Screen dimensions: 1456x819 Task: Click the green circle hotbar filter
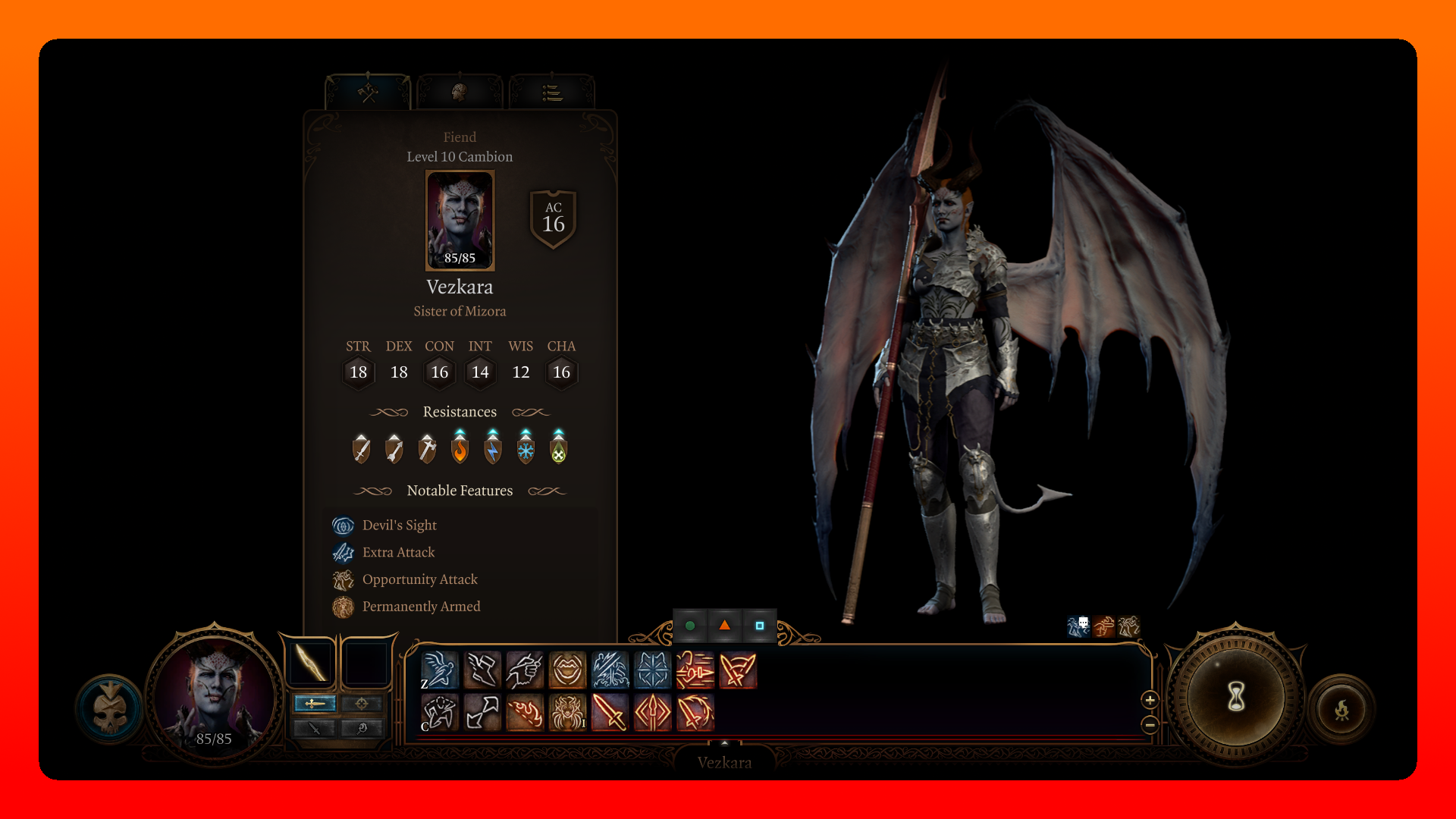tap(690, 626)
